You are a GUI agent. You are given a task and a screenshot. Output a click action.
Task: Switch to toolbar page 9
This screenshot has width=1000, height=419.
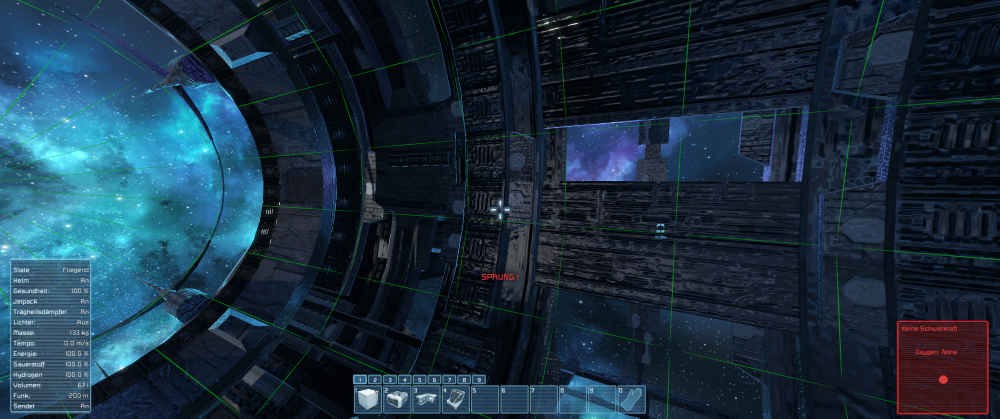coord(479,380)
